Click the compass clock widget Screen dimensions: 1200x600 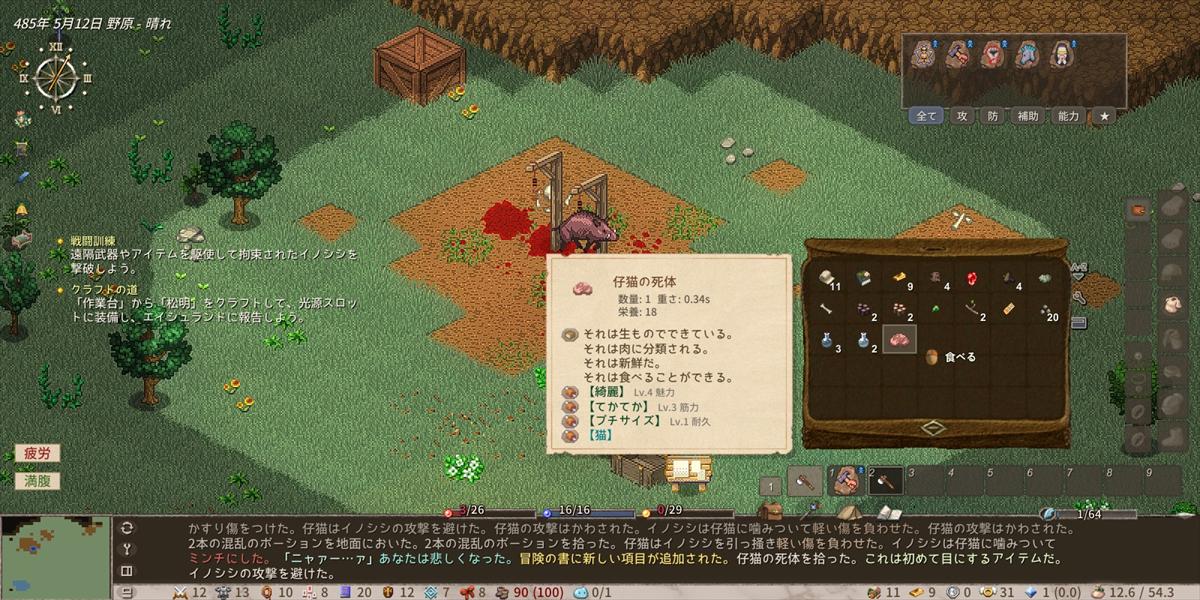55,77
